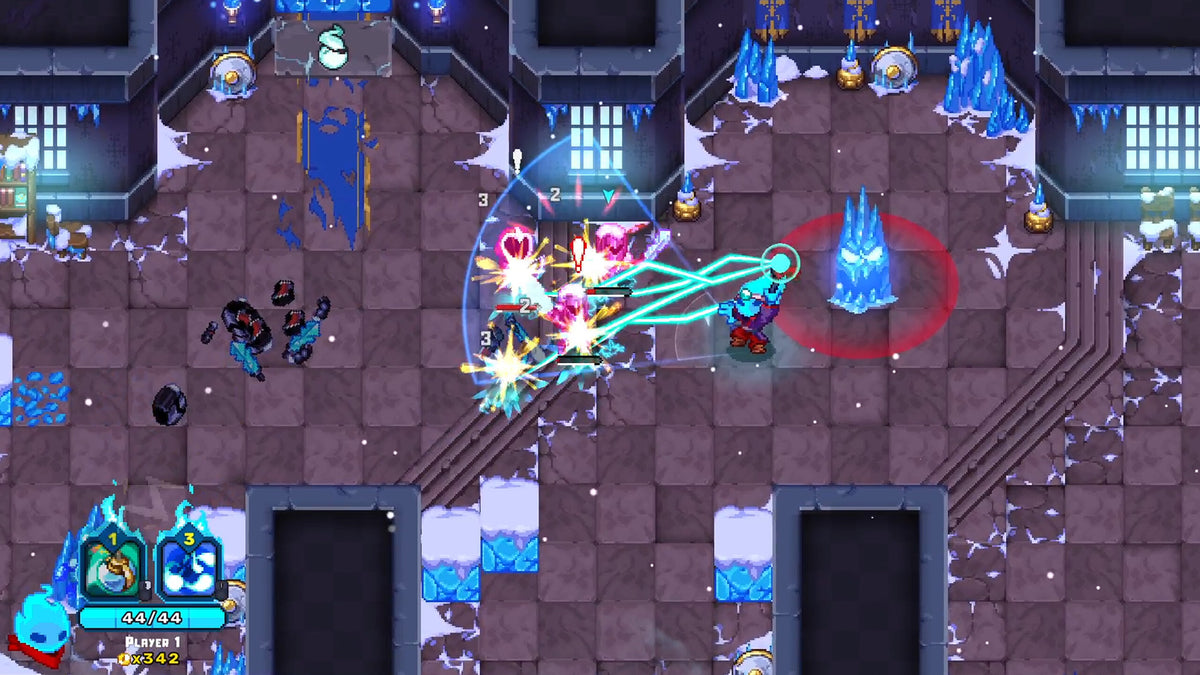Click the blue flame player portrait
The height and width of the screenshot is (675, 1200).
40,627
